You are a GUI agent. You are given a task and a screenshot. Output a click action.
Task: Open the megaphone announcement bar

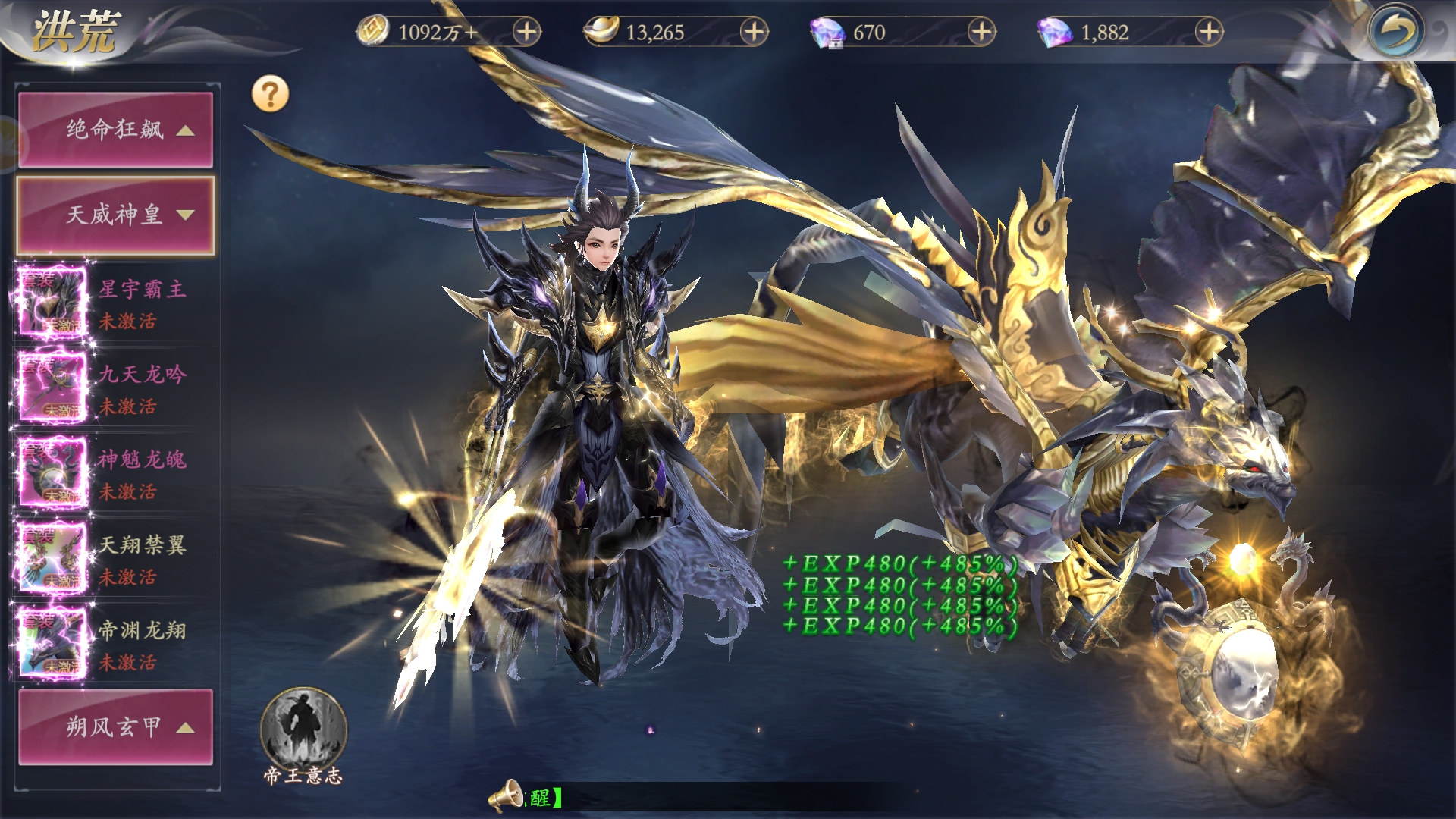tap(507, 797)
